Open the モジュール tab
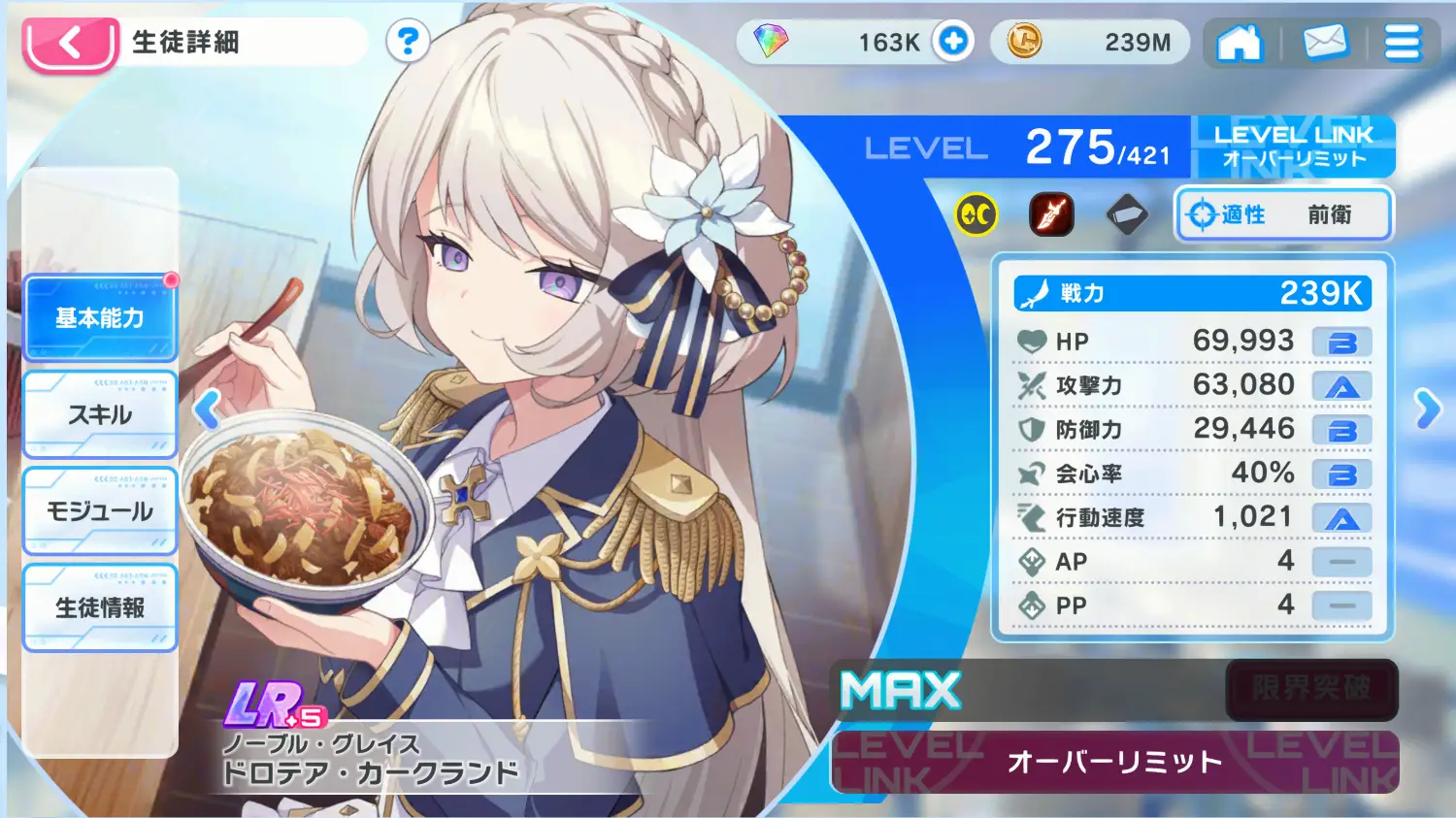The height and width of the screenshot is (818, 1456). tap(100, 511)
